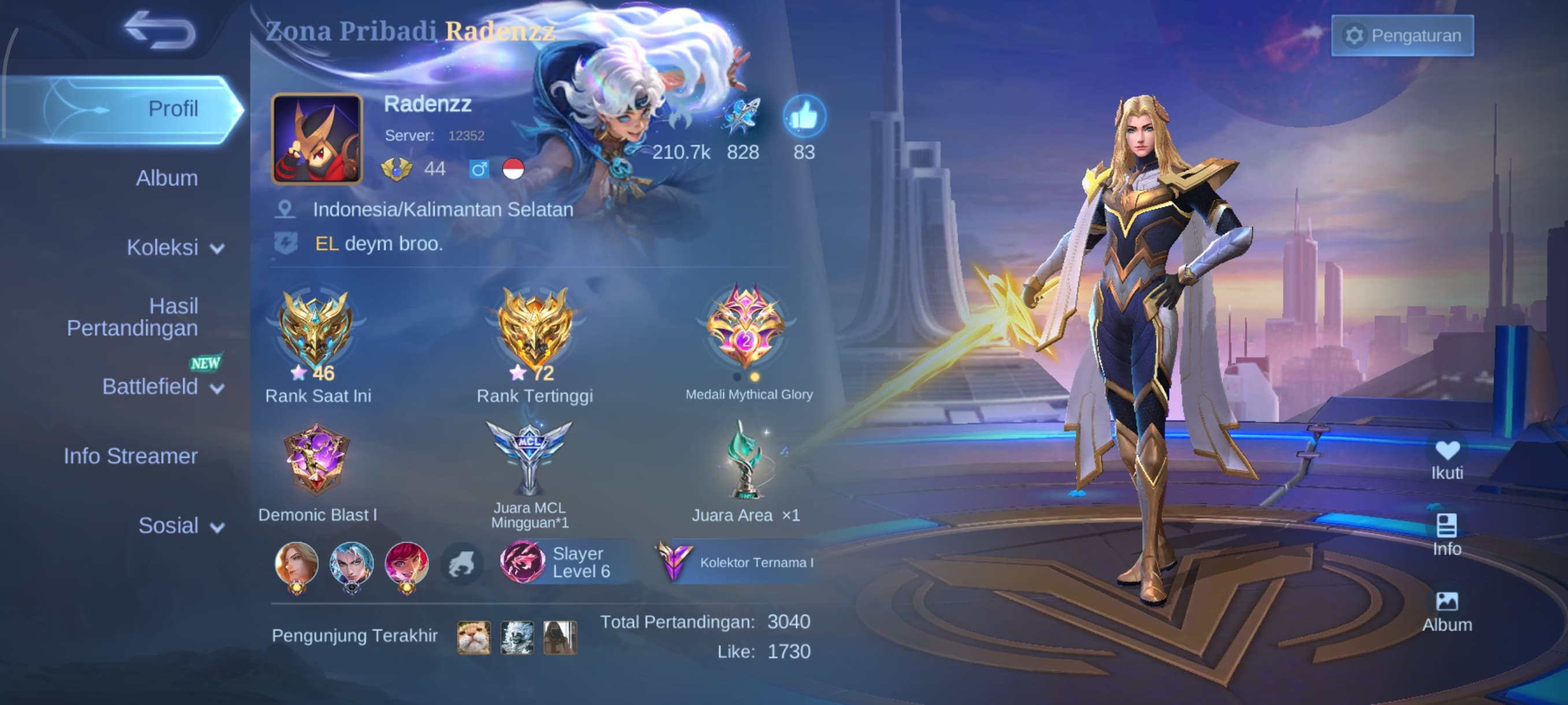Click Radenzz's player avatar
Viewport: 1568px width, 705px height.
coord(316,139)
